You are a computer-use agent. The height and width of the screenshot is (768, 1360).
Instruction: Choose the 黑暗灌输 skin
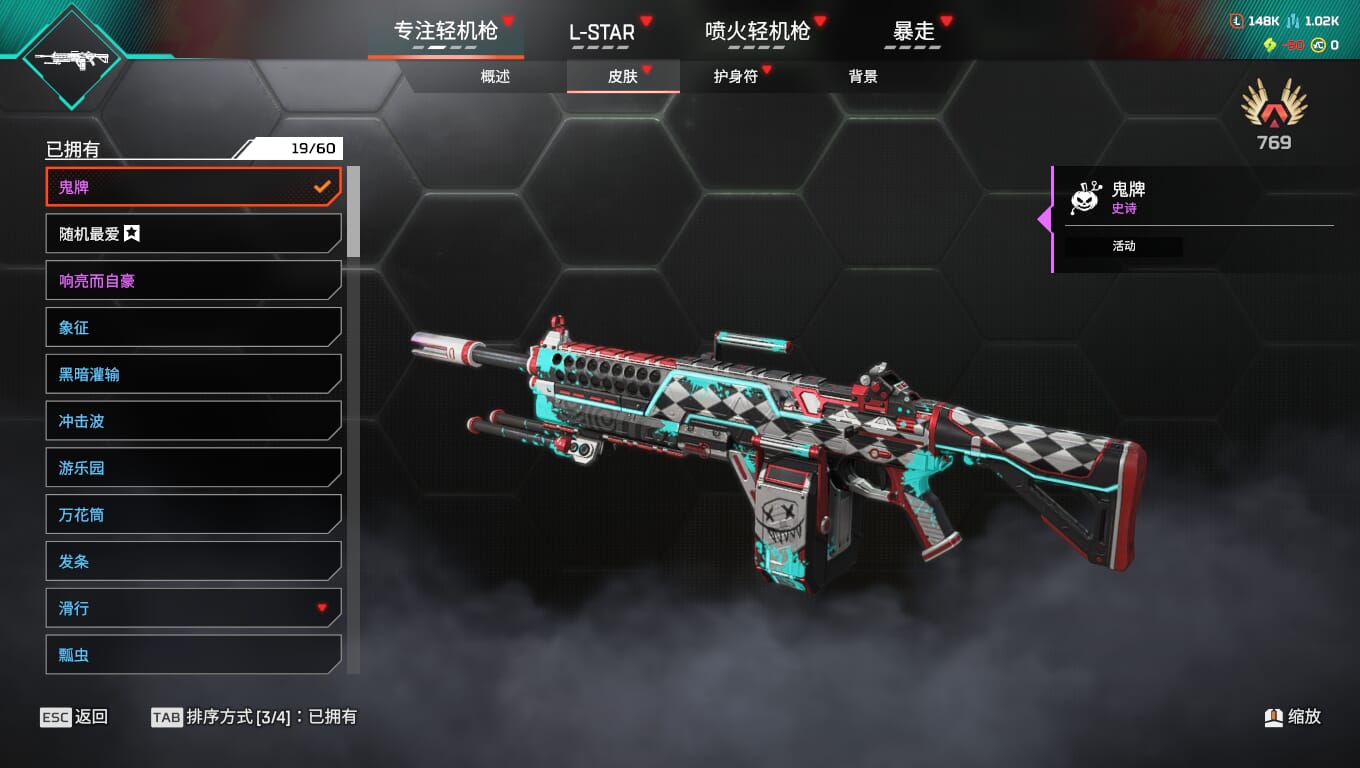click(x=194, y=375)
